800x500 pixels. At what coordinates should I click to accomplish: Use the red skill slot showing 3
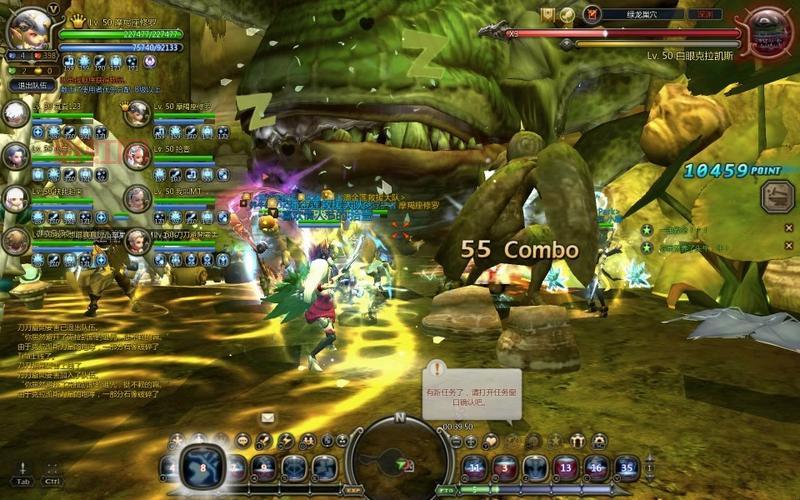click(x=504, y=467)
